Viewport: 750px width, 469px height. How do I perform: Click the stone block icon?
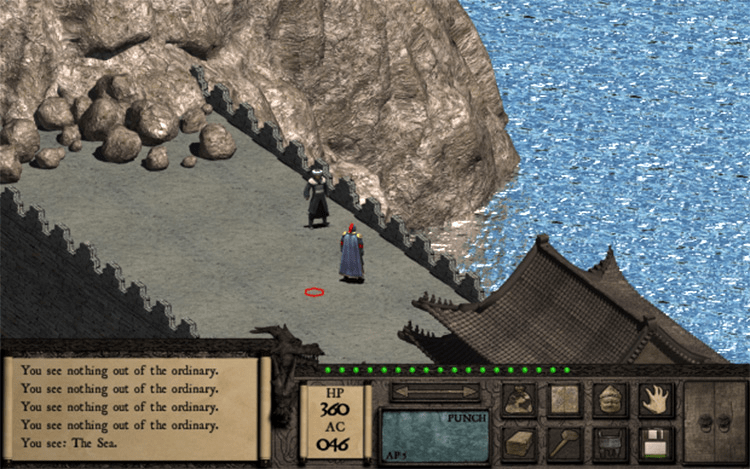[519, 443]
